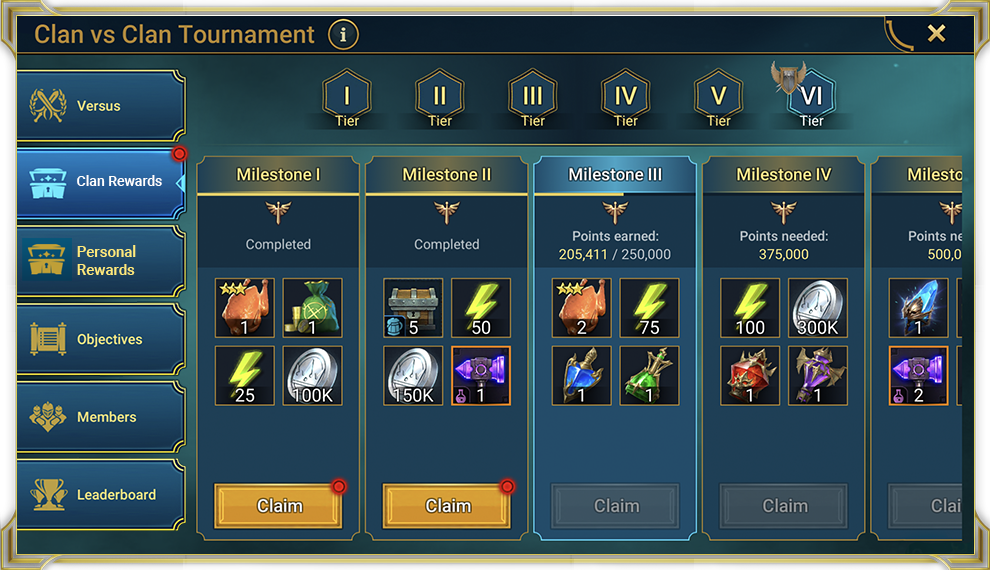Open the tournament info icon
This screenshot has width=990, height=570.
click(343, 35)
